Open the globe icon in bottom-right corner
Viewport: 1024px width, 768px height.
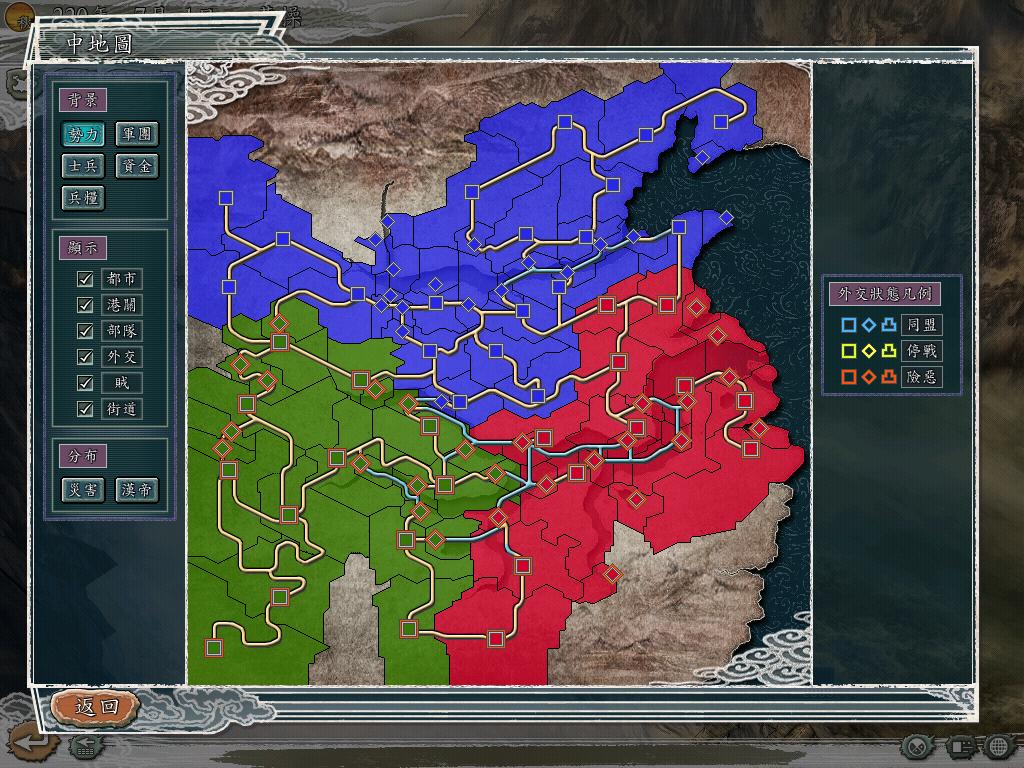(999, 746)
